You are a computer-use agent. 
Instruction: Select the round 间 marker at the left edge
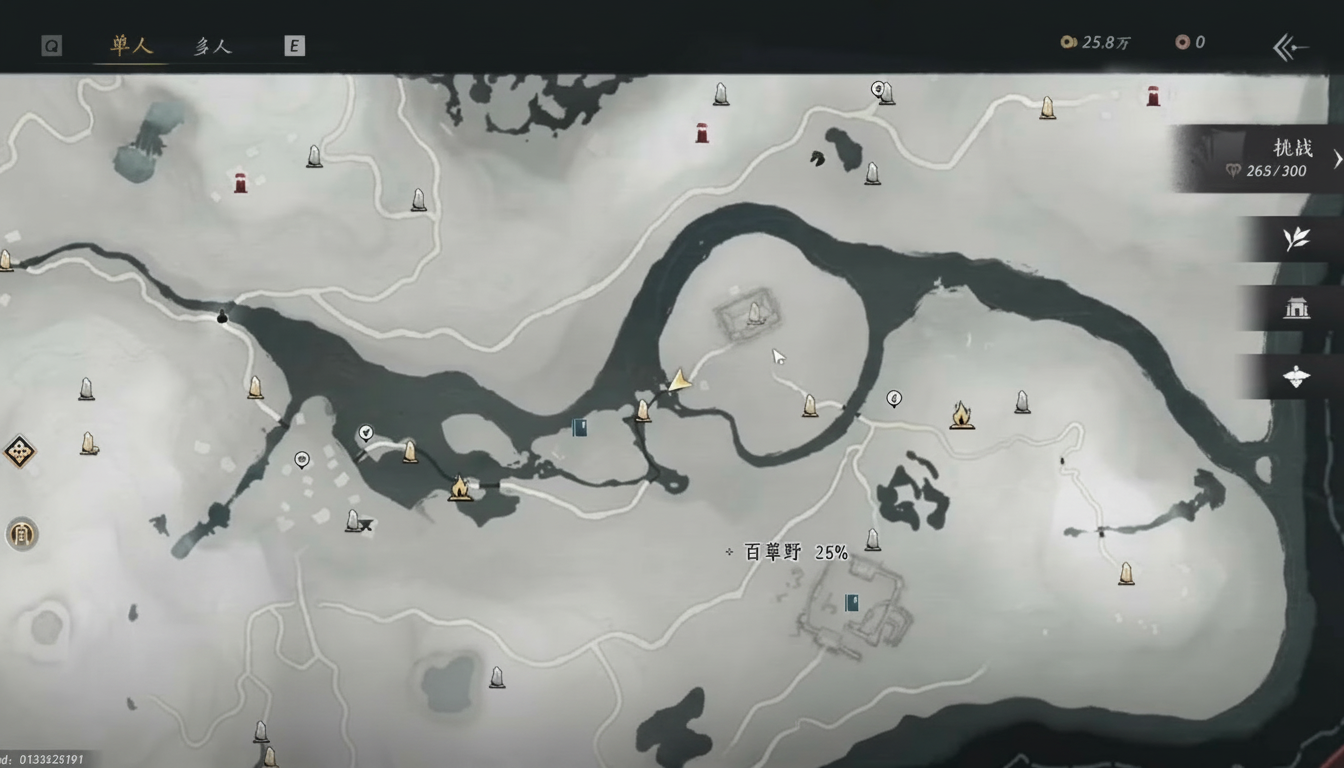(22, 533)
